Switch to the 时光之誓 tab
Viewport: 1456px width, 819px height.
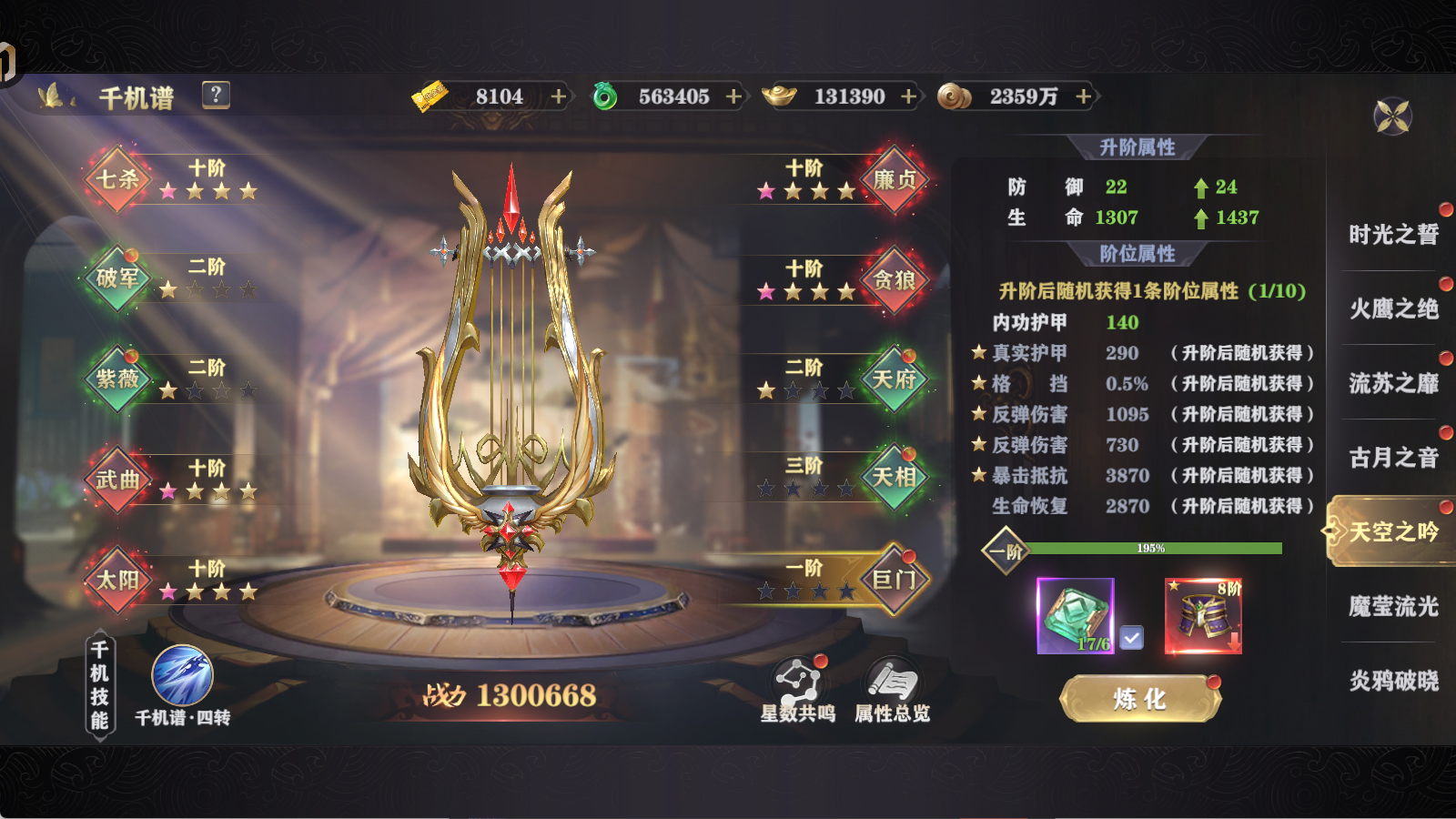[x=1391, y=235]
